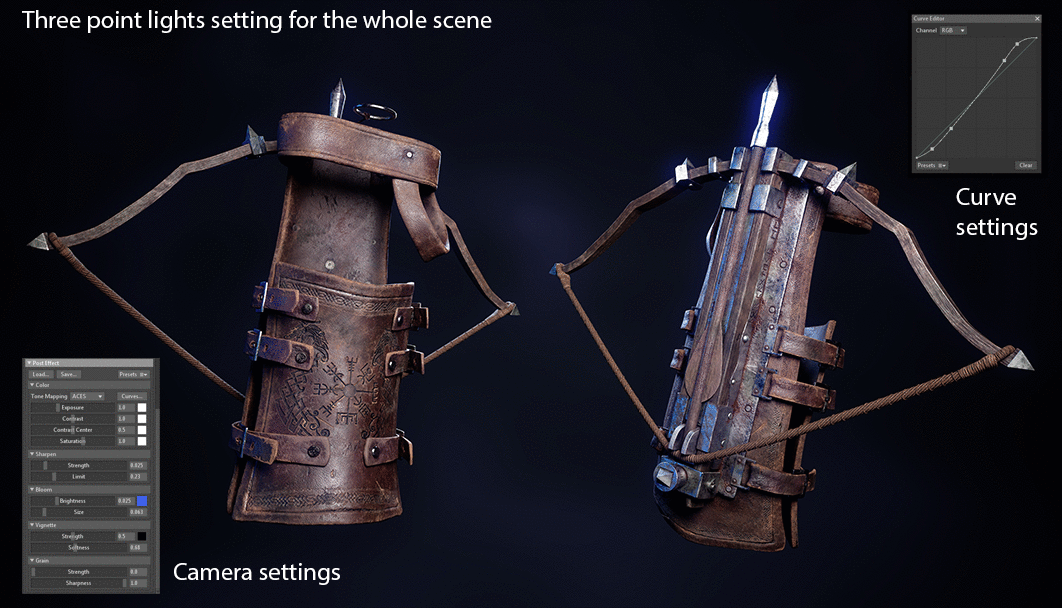Click the Load button in Post Effect

click(x=42, y=374)
